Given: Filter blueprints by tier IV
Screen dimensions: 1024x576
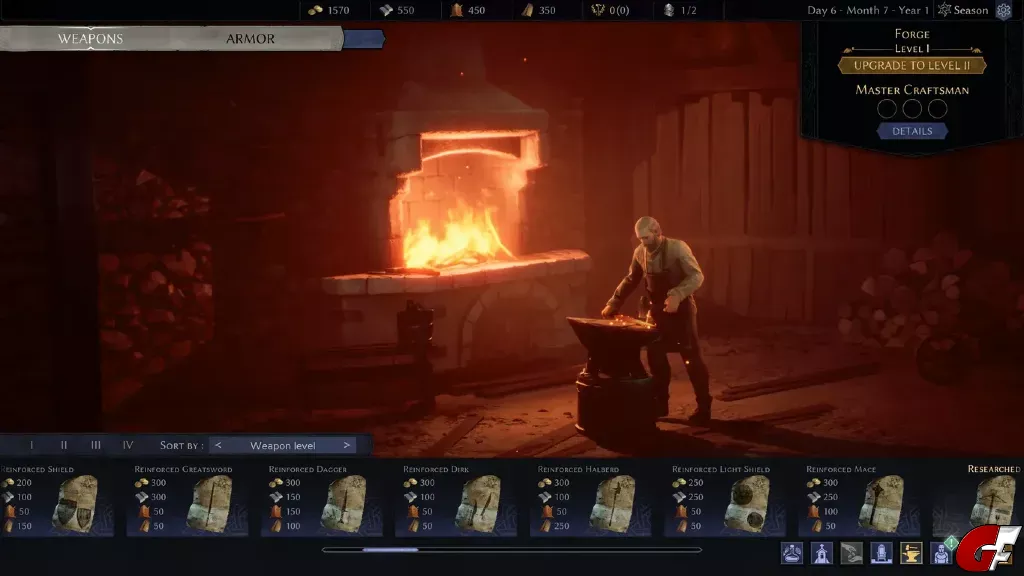Looking at the screenshot, I should (128, 445).
